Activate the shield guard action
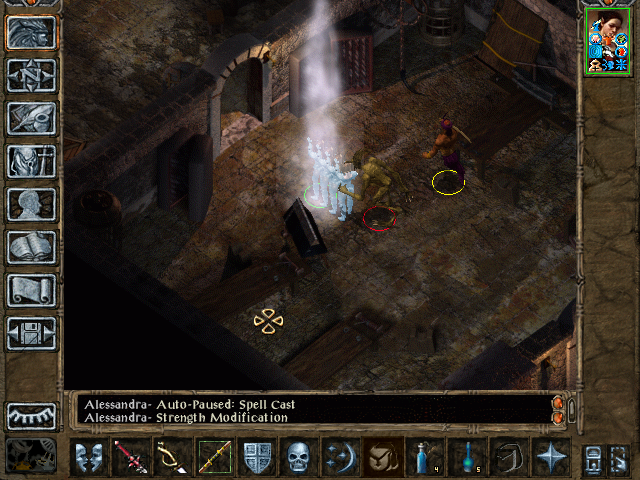 (x=257, y=457)
